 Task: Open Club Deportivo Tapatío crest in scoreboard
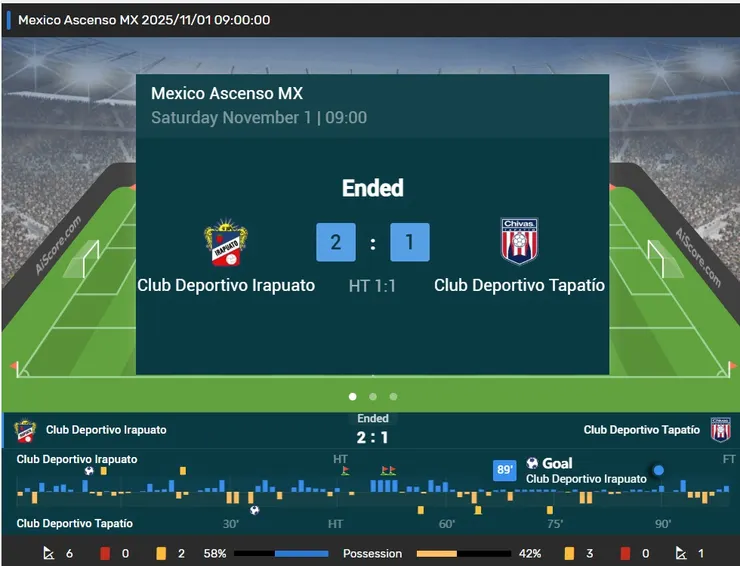[519, 241]
